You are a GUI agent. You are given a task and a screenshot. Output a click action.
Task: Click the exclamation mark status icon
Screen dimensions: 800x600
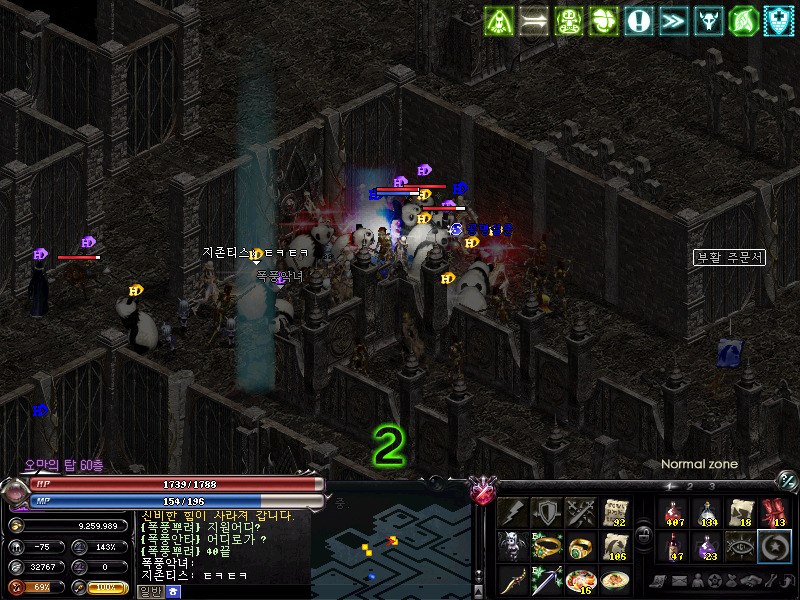tap(639, 20)
